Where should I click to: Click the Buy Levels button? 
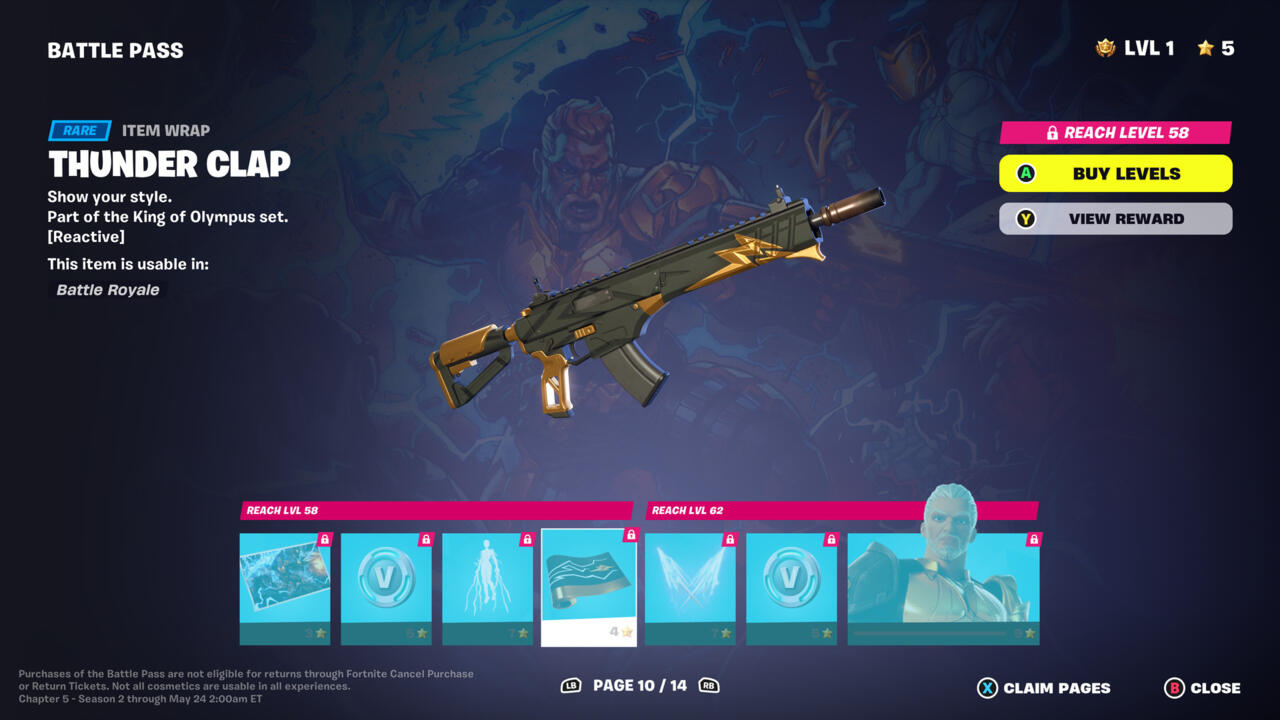pyautogui.click(x=1115, y=173)
